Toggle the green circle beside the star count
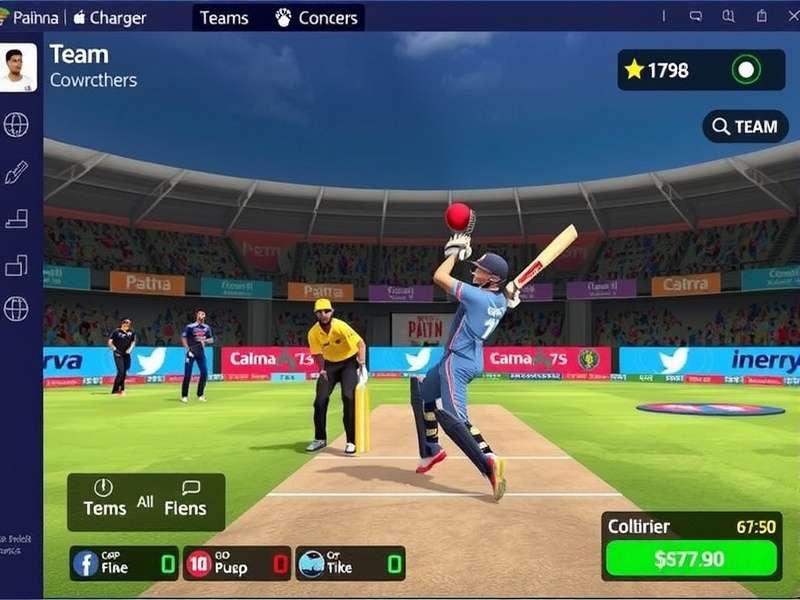Image resolution: width=800 pixels, height=600 pixels. (x=746, y=70)
